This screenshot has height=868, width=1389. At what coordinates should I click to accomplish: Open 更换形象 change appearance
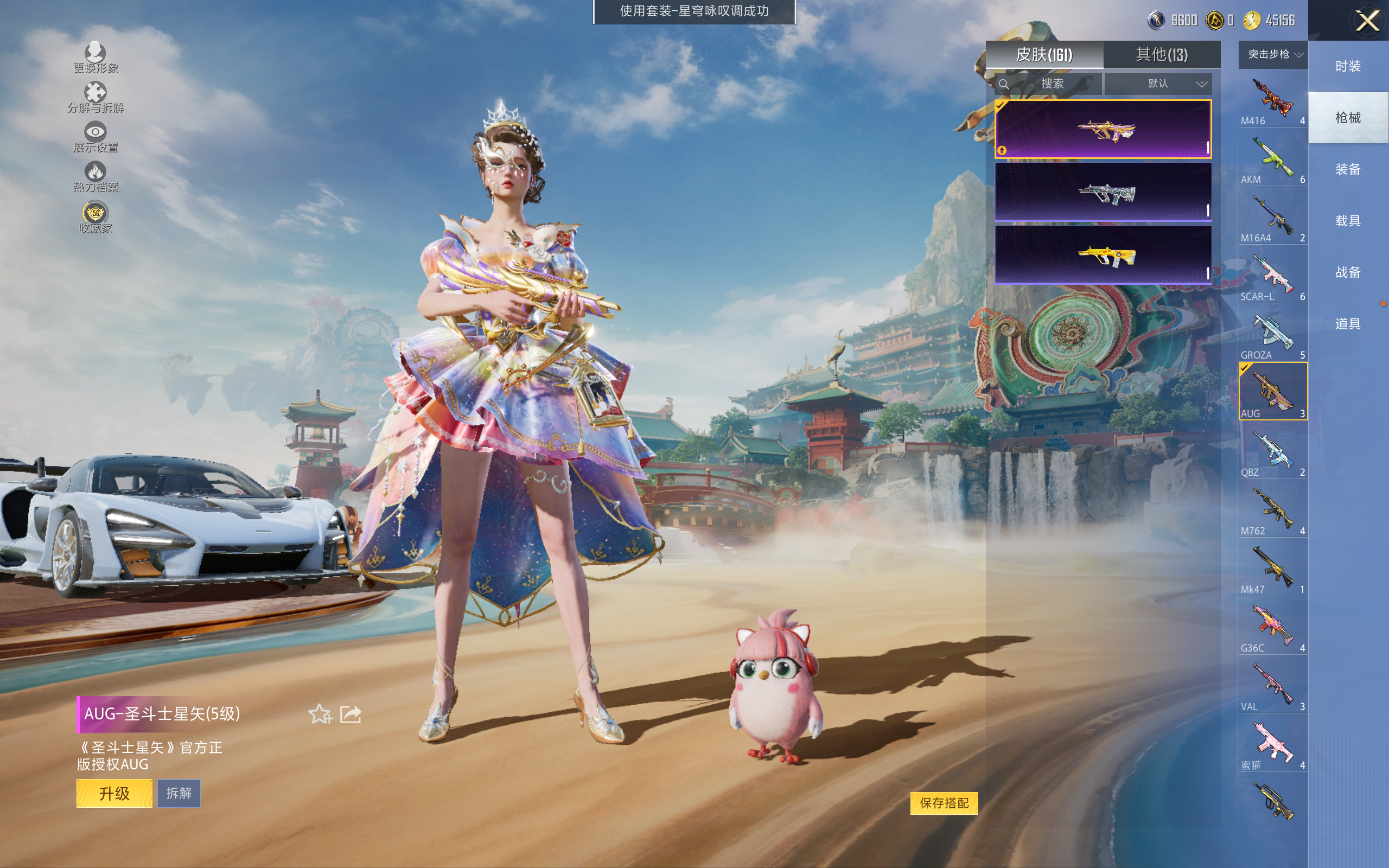(95, 58)
